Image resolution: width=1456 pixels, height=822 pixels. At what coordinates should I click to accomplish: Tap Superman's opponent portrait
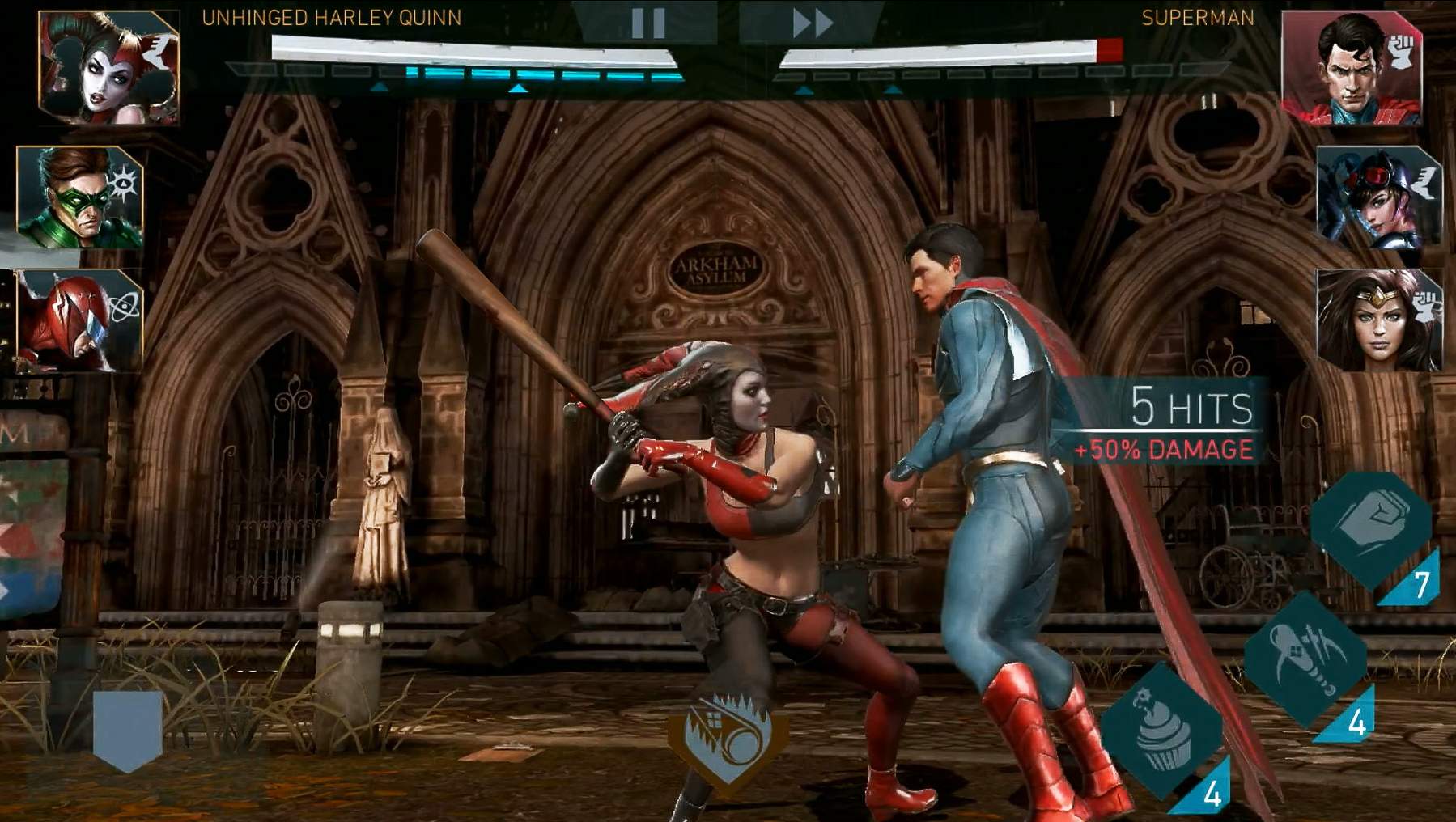(x=1352, y=68)
